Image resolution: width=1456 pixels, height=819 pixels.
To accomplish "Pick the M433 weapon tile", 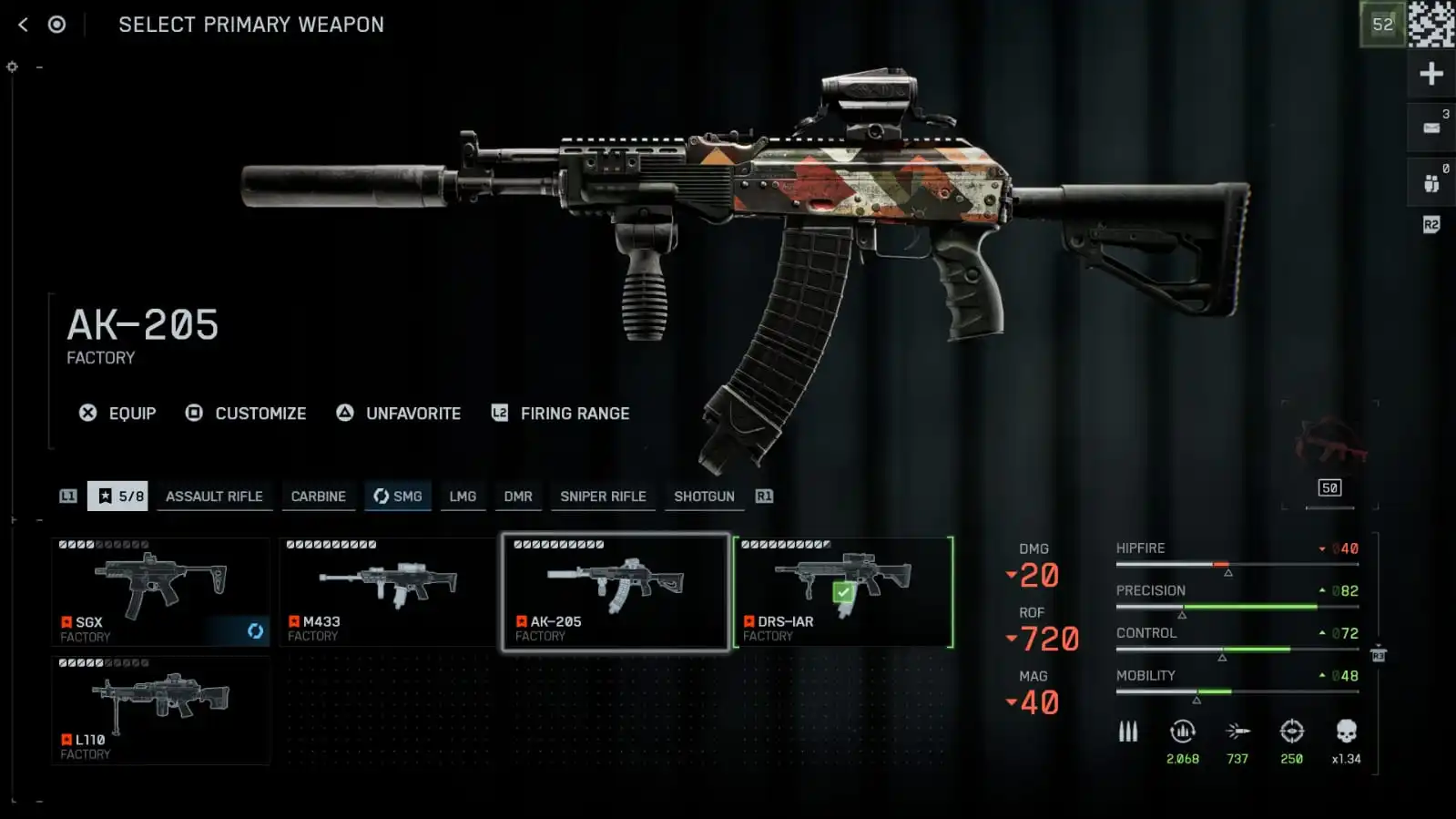I will [x=388, y=591].
